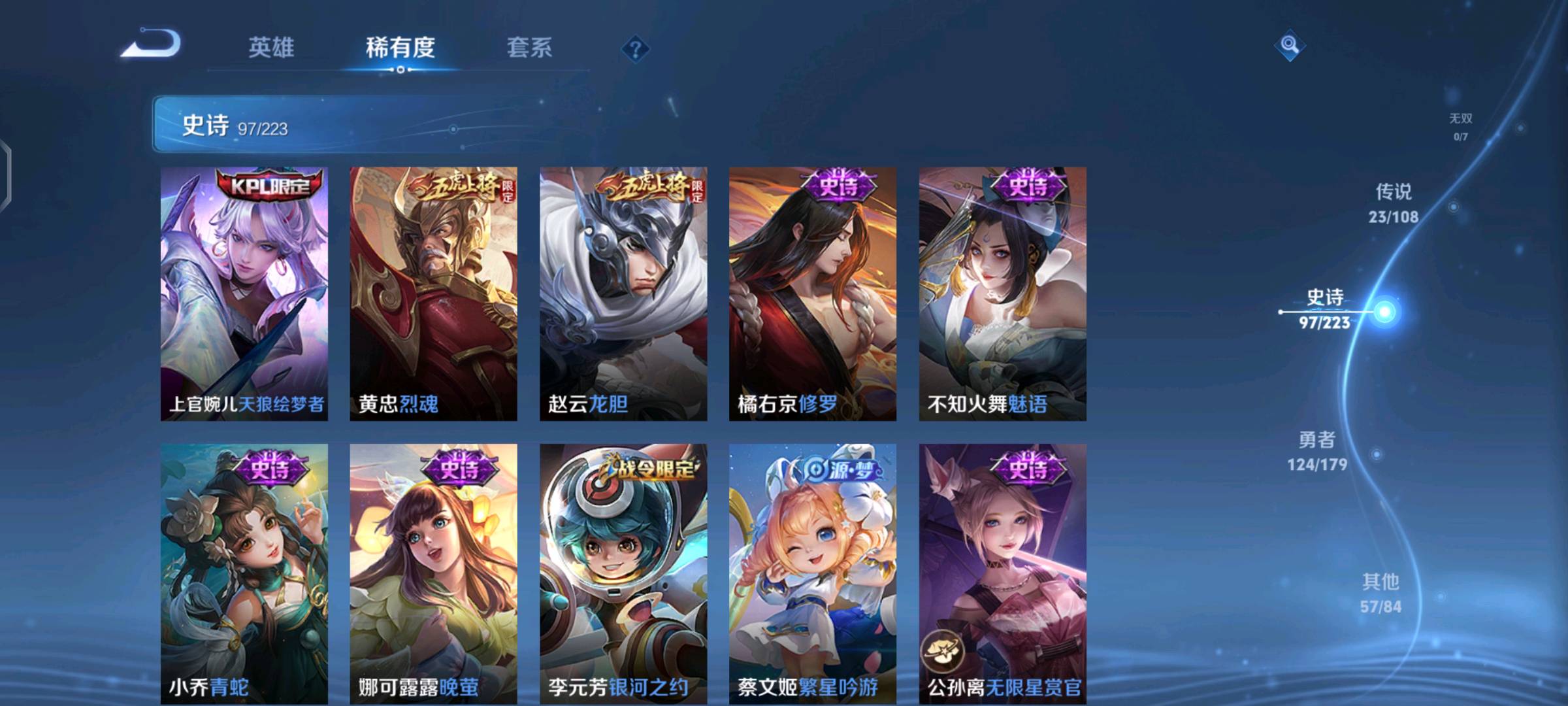Open the 橘右京 修罗 skin card
1568x706 pixels.
[813, 294]
